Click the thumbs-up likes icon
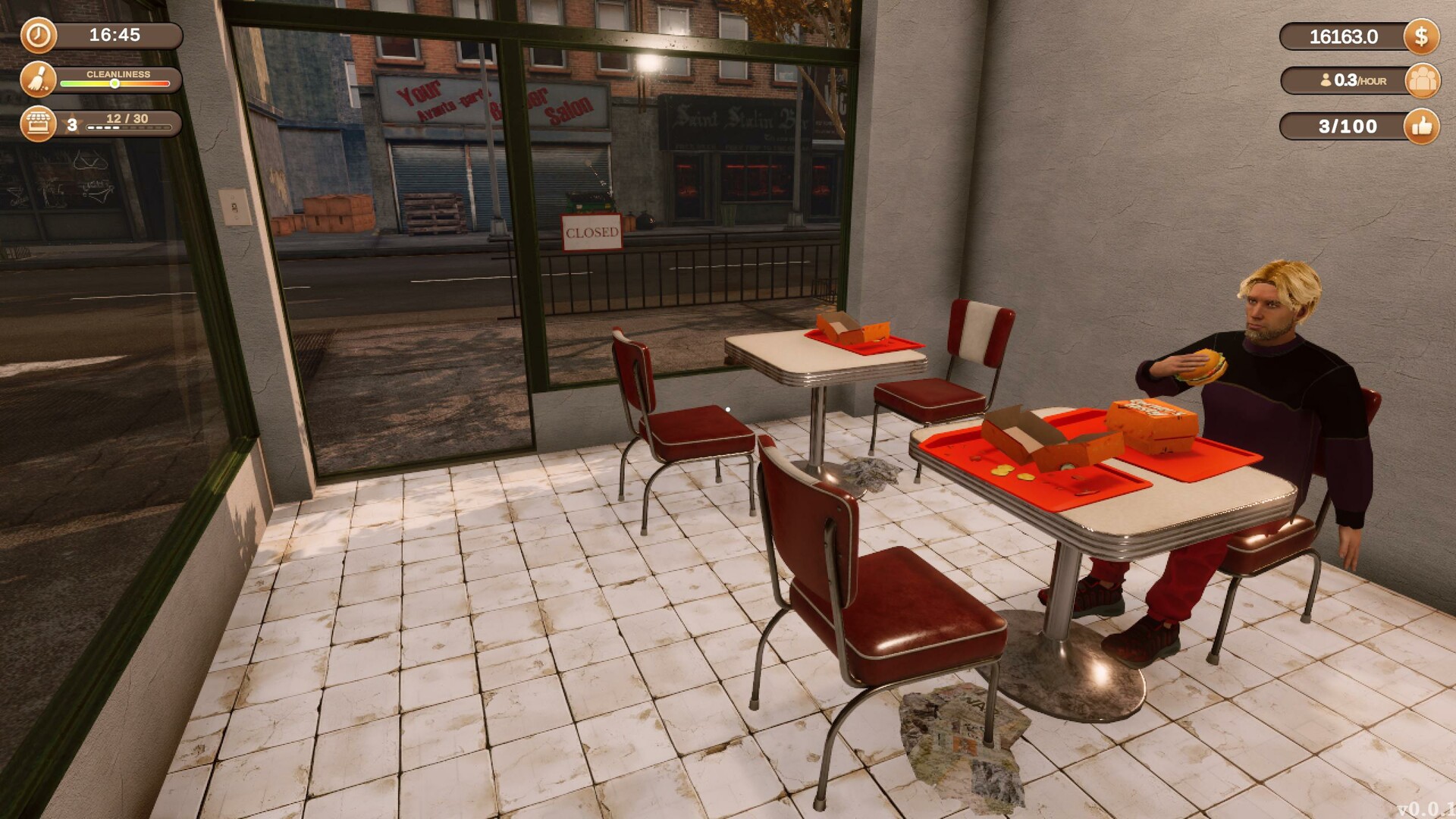The image size is (1456, 819). point(1422,126)
